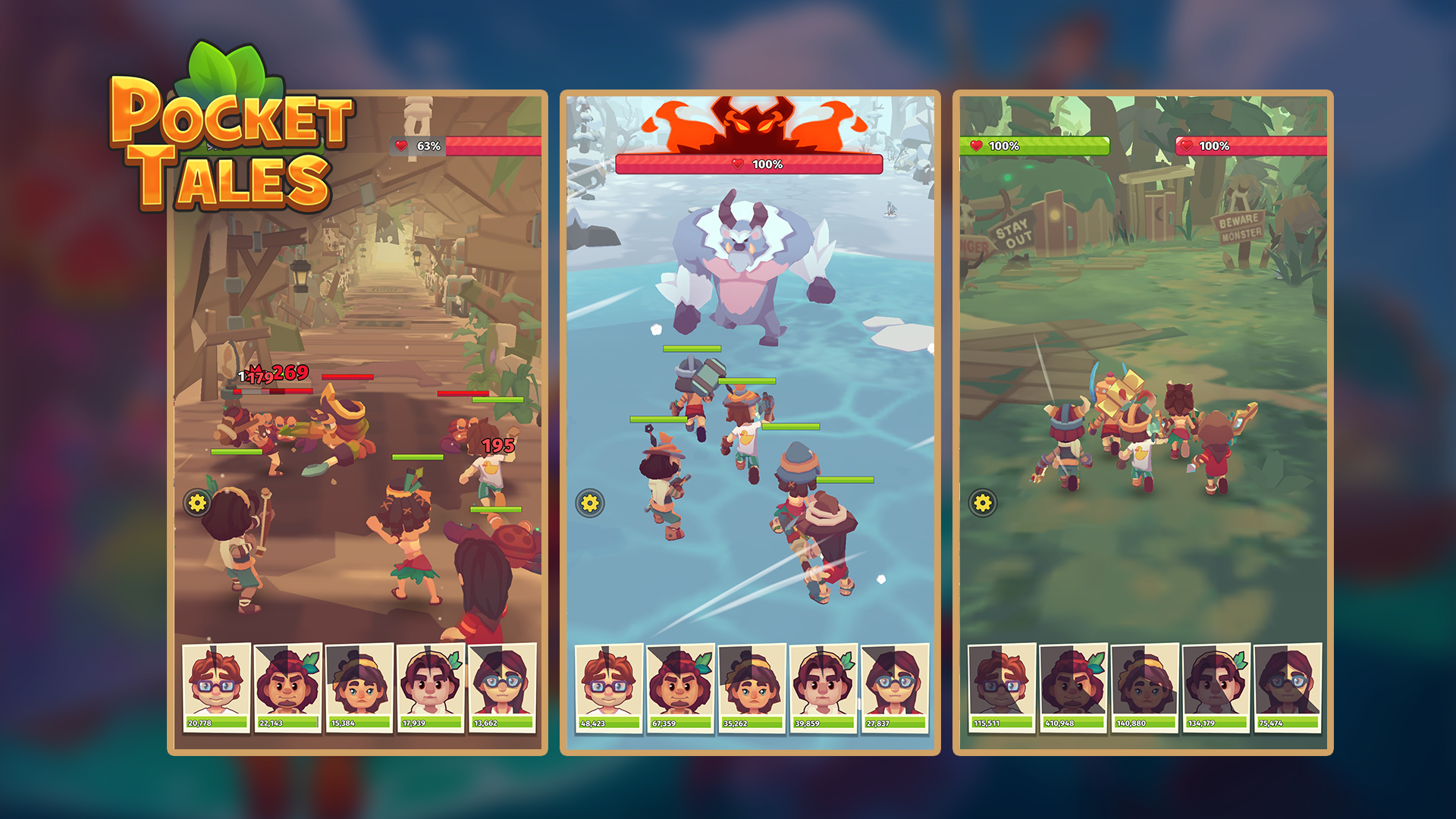This screenshot has width=1456, height=819.
Task: Select the hero card with 17,939 health
Action: 431,686
